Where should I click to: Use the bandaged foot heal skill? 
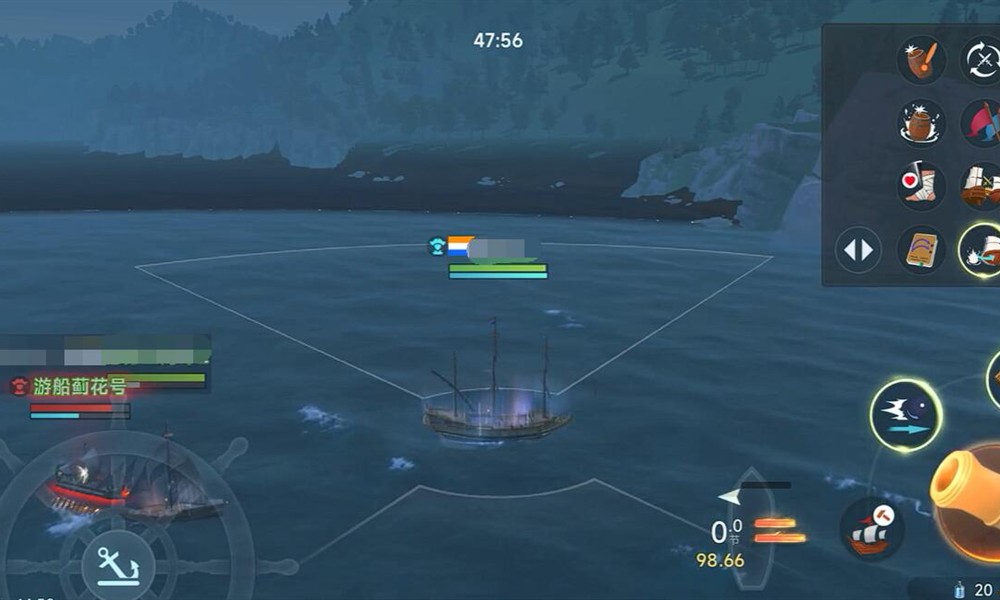click(921, 186)
